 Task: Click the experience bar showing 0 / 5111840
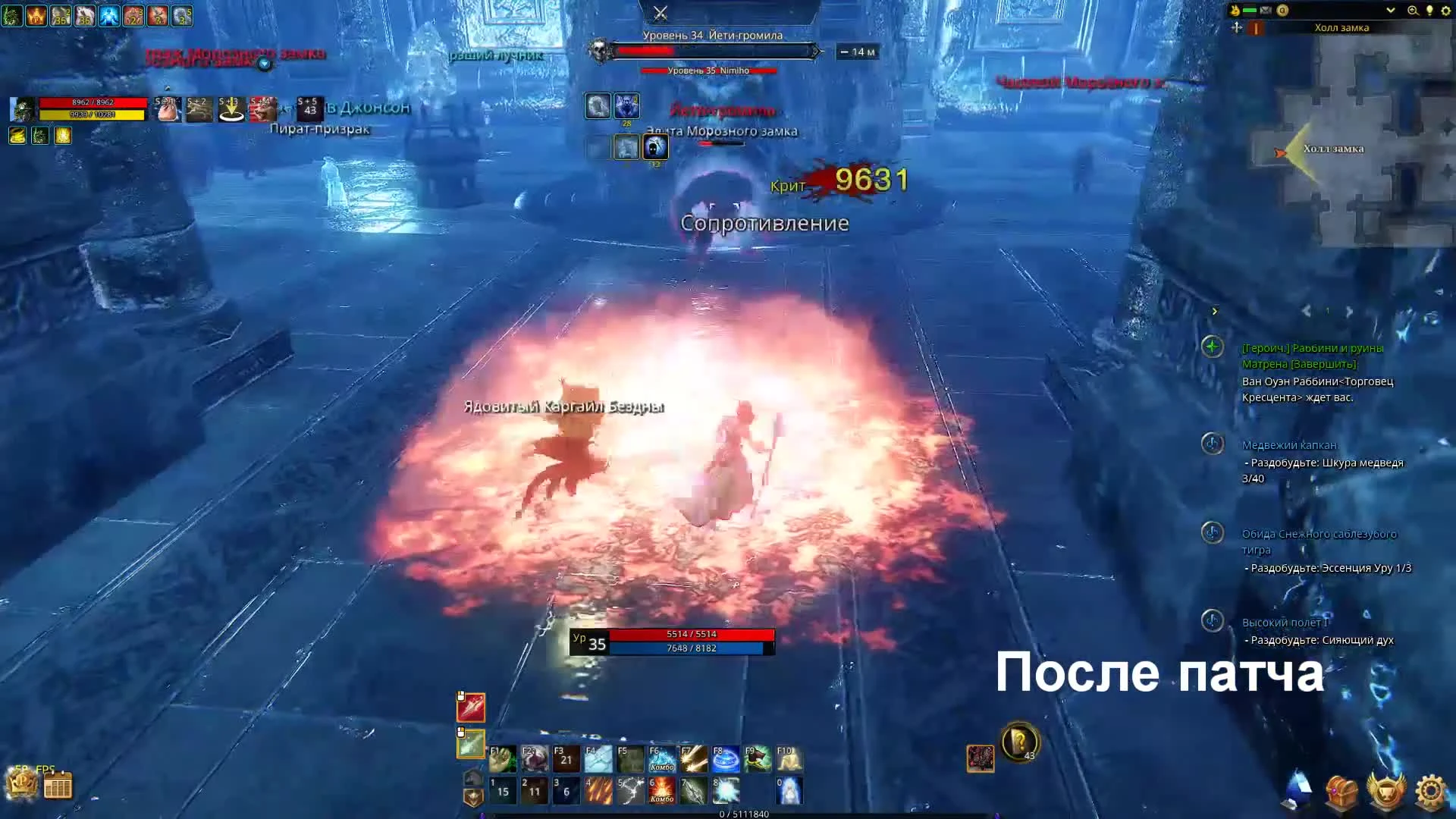743,814
